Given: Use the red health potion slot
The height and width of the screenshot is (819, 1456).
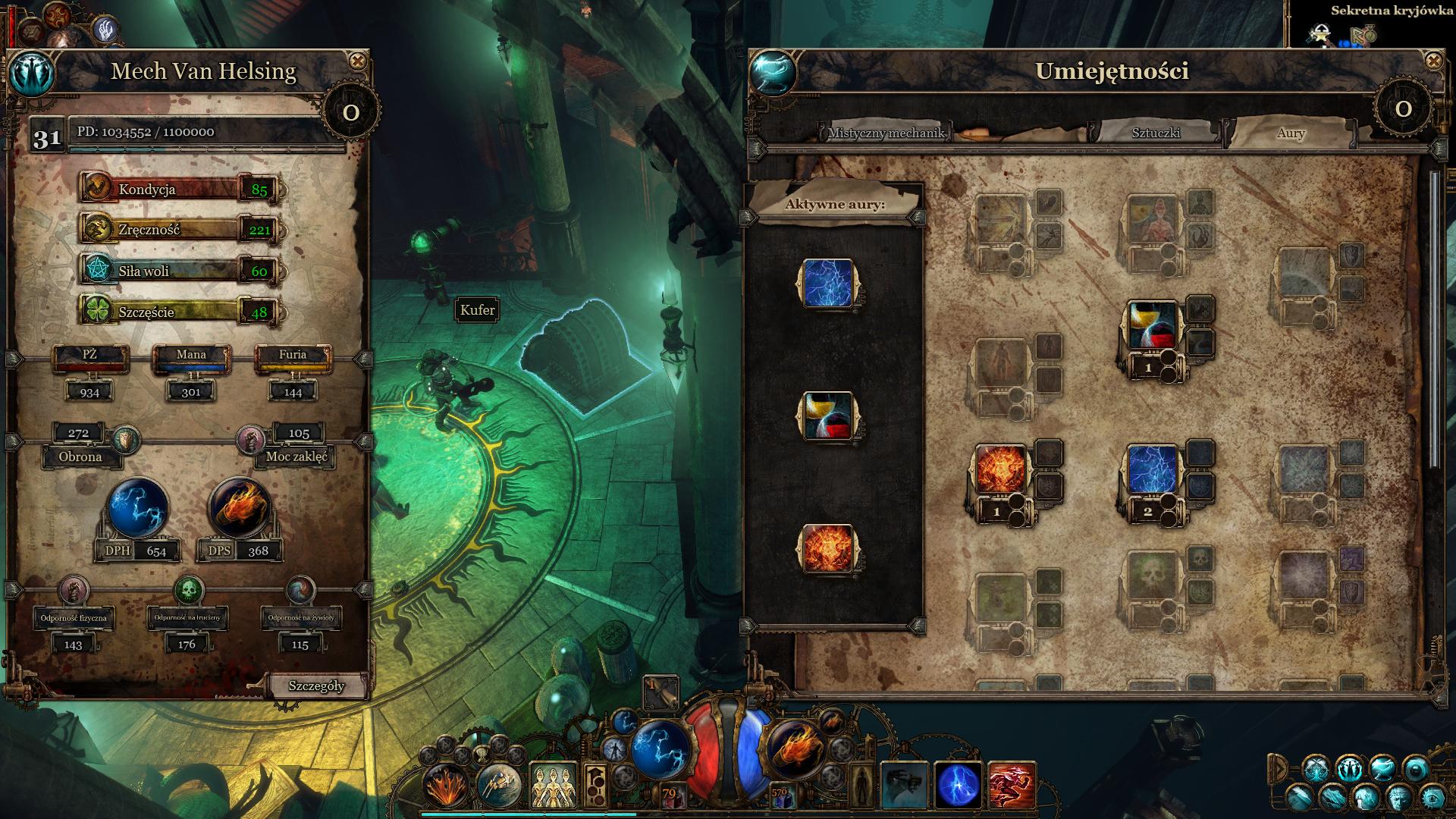Looking at the screenshot, I should coord(670,795).
